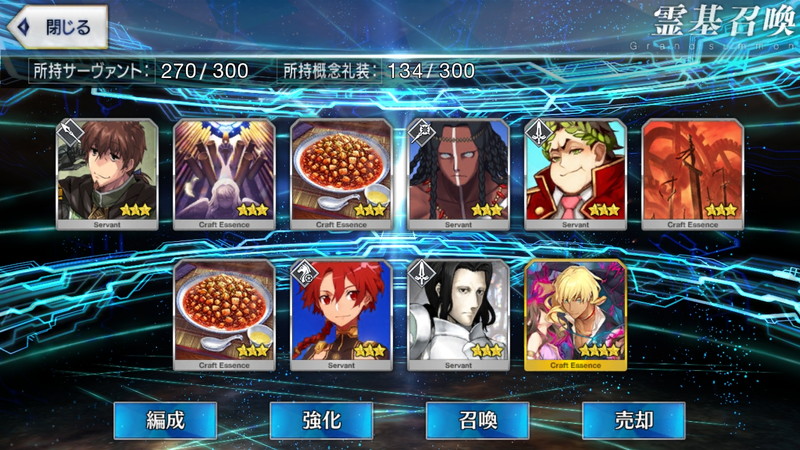Inspect the red craft essence with swords

point(692,174)
